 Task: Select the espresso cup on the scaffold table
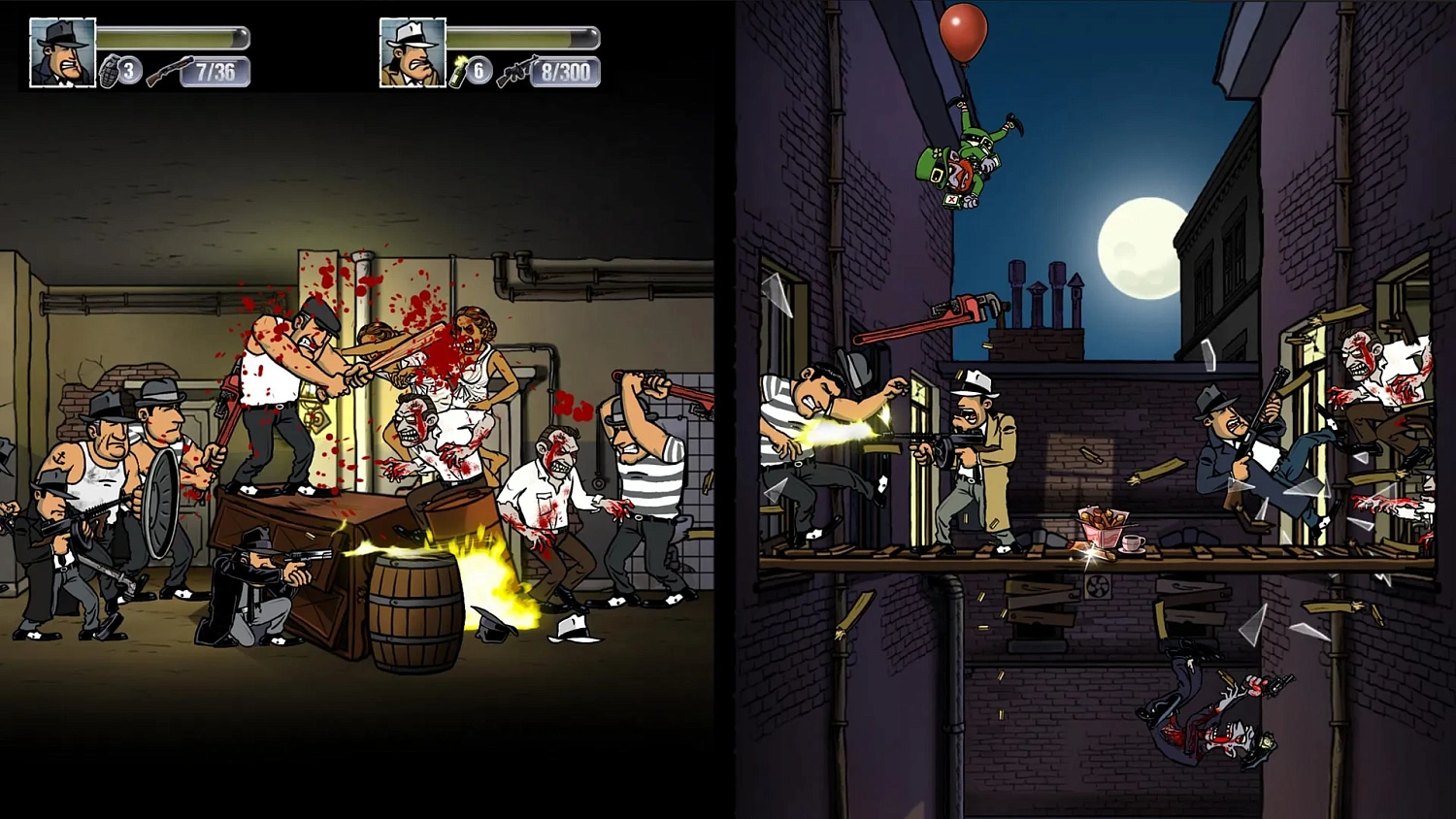click(x=1132, y=543)
